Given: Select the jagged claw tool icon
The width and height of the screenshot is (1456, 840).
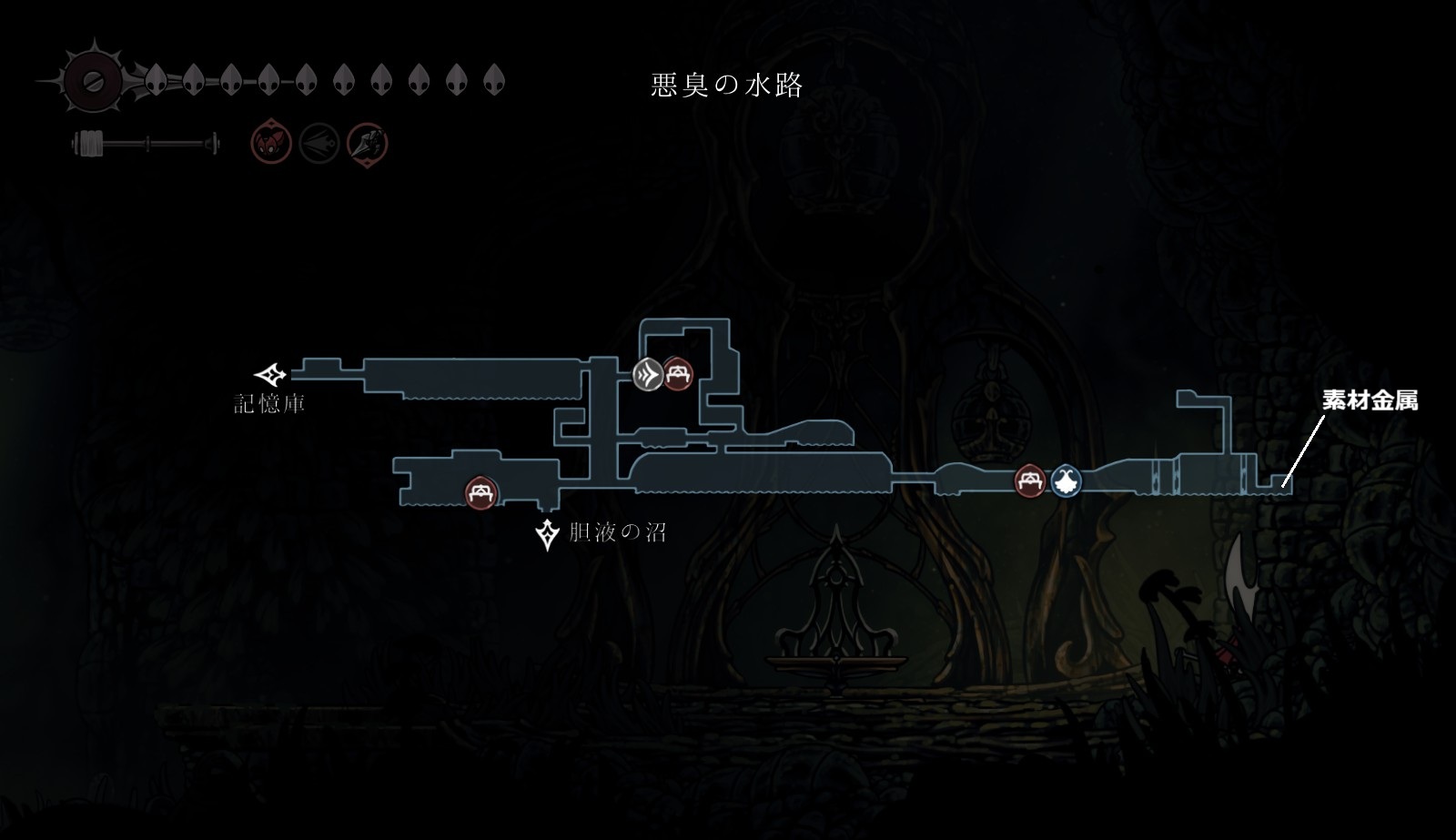Looking at the screenshot, I should point(368,144).
